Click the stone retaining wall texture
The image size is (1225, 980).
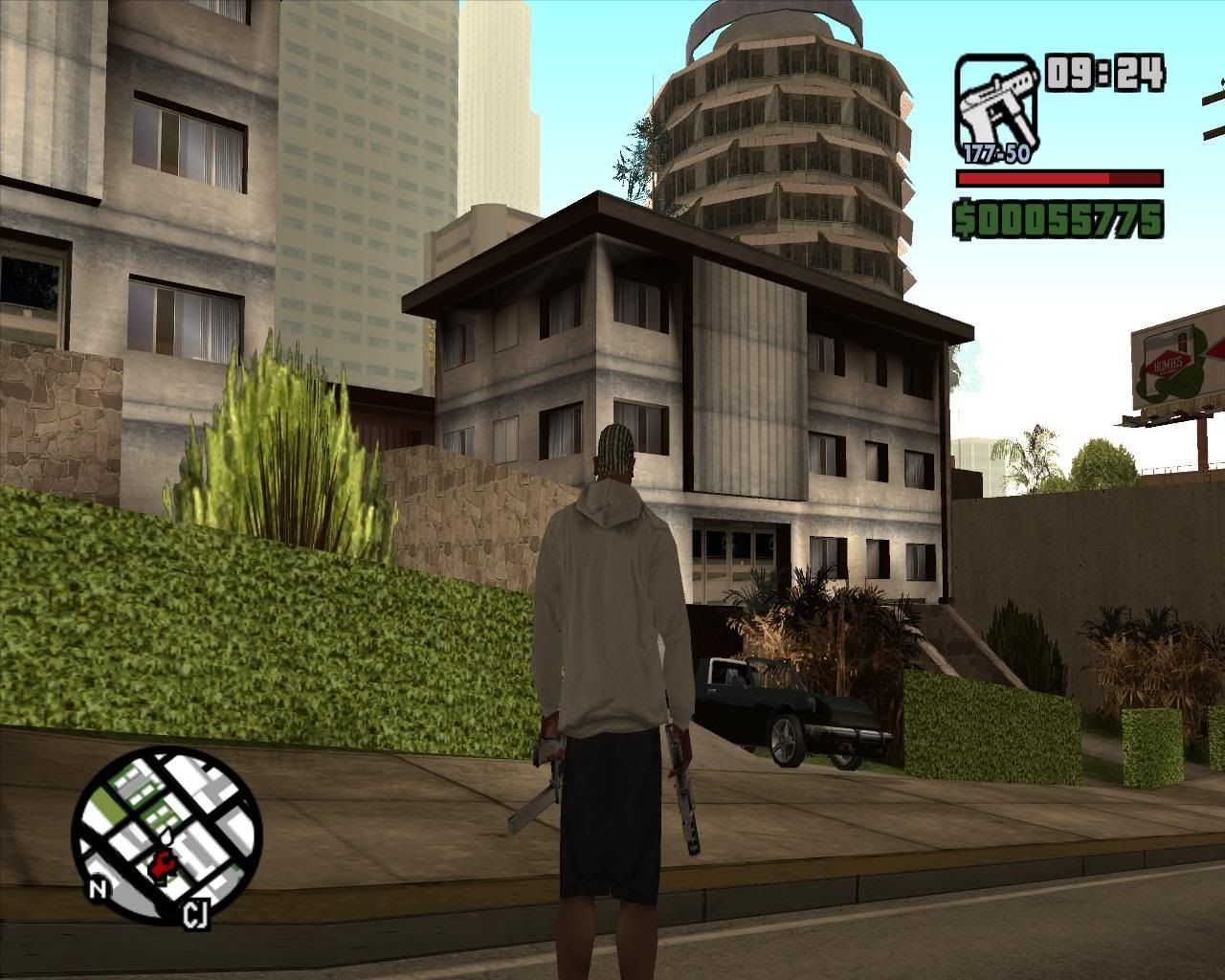57,421
